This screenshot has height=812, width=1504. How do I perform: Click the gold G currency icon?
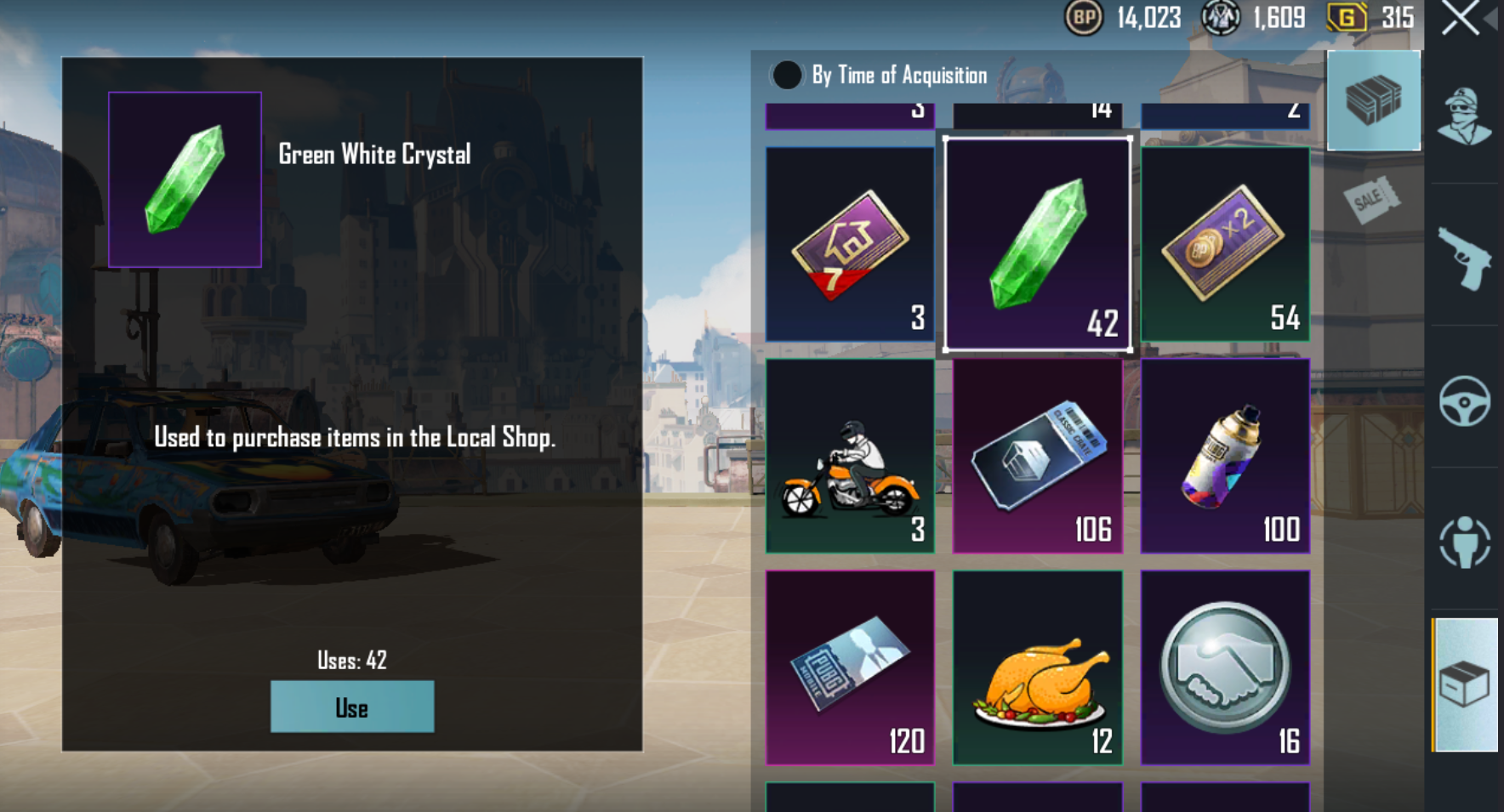click(x=1347, y=18)
